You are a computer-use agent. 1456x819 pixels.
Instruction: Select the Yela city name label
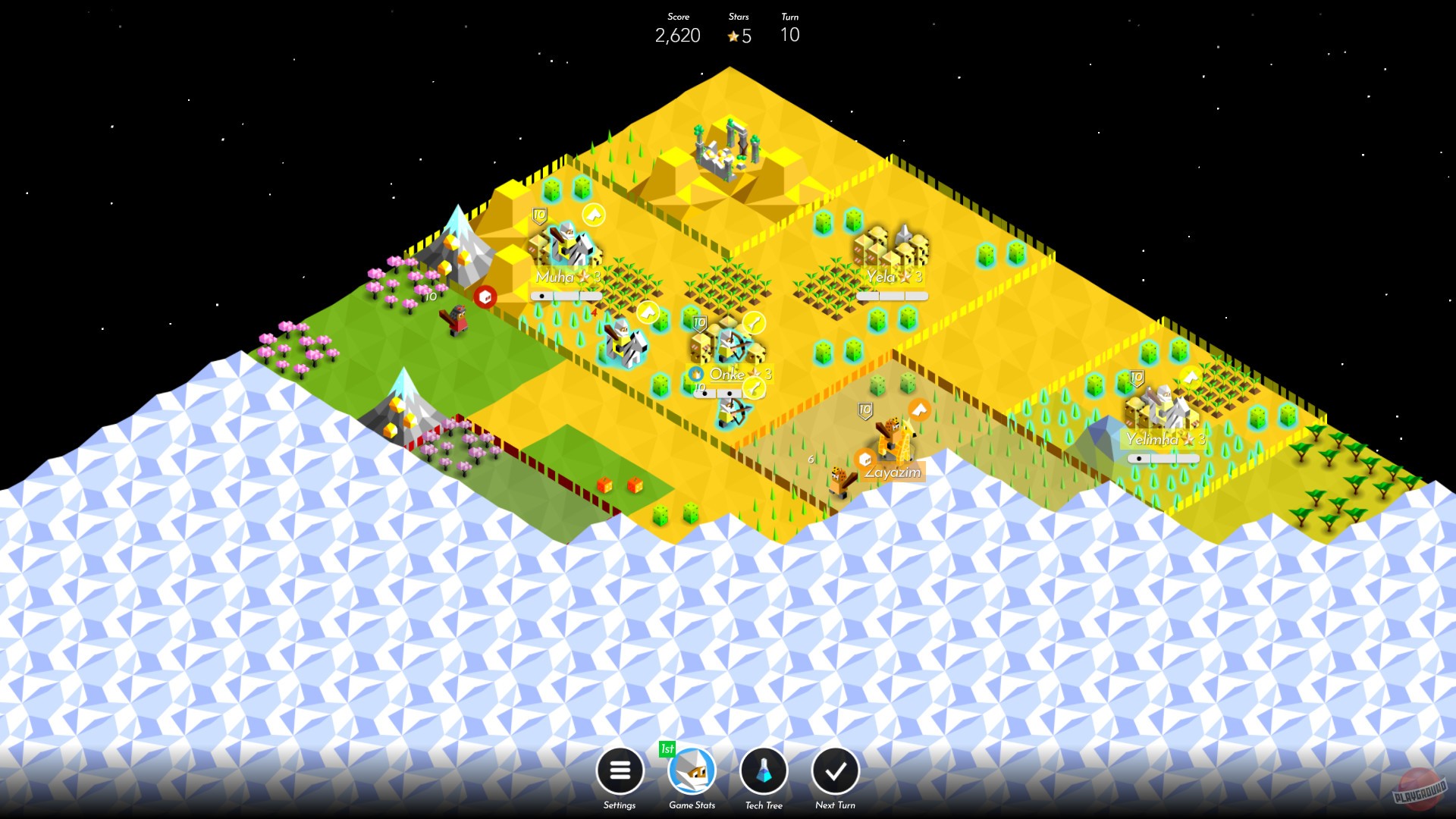882,275
